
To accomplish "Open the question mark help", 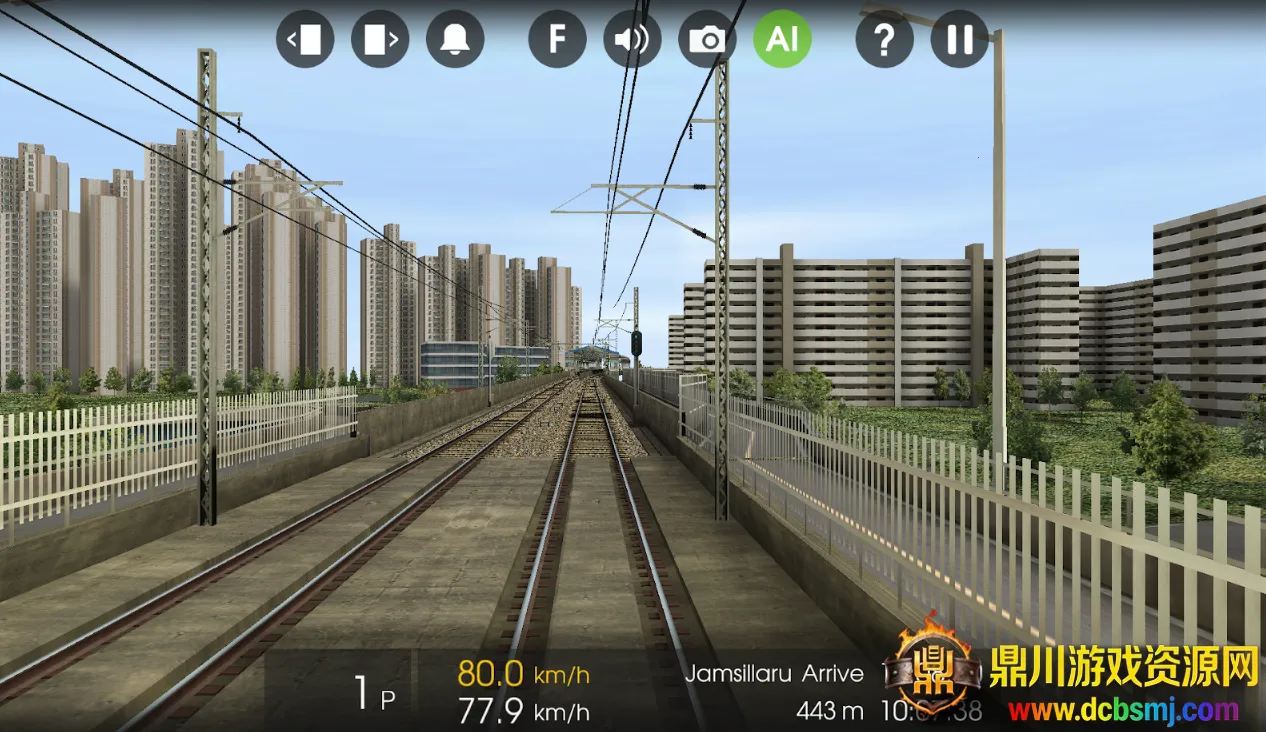I will [884, 39].
